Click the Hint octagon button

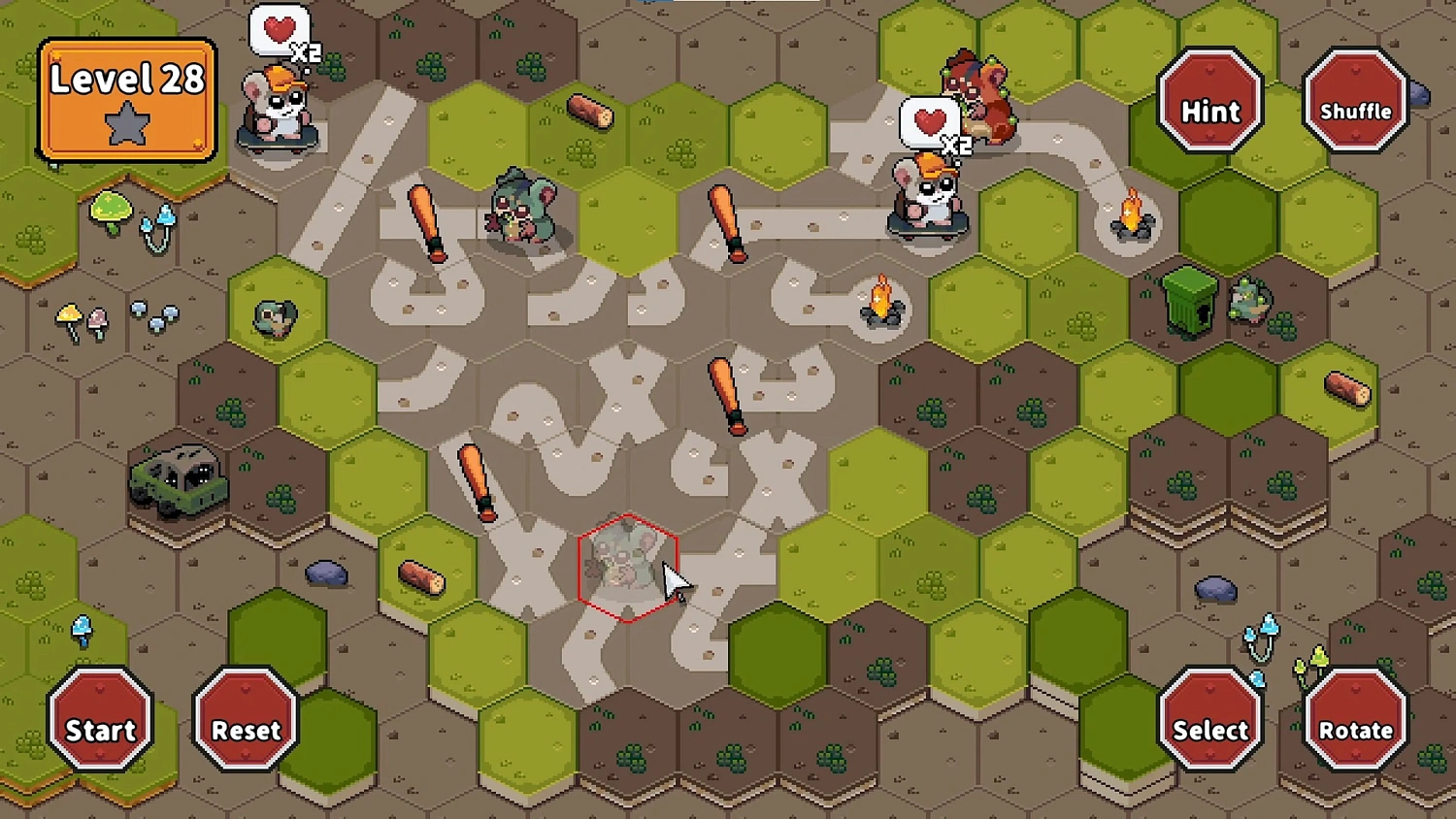[1209, 107]
